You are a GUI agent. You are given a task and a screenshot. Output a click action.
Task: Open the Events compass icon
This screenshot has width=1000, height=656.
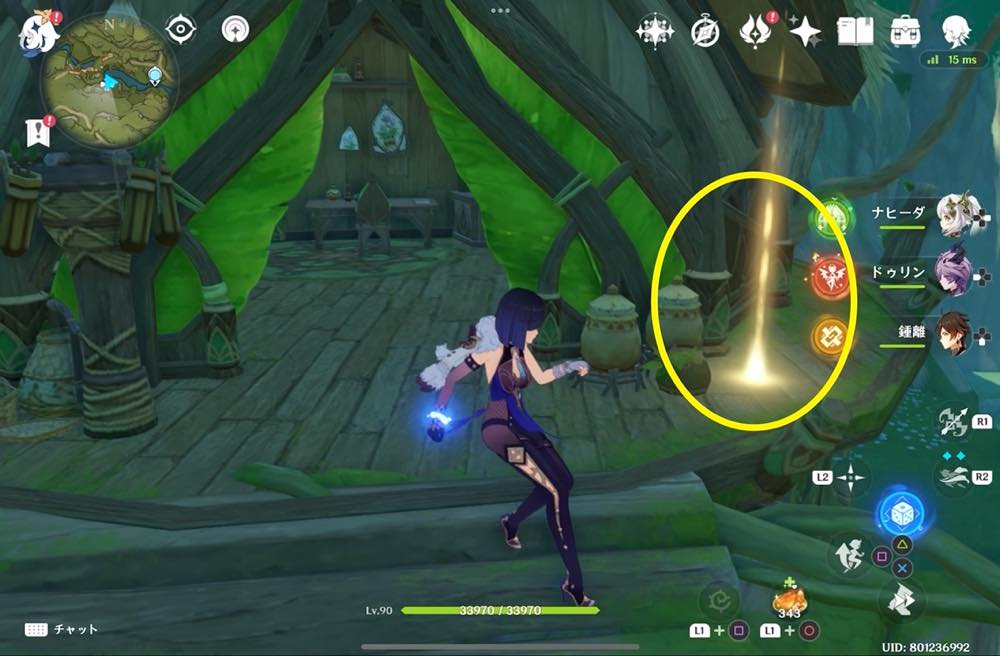point(706,32)
